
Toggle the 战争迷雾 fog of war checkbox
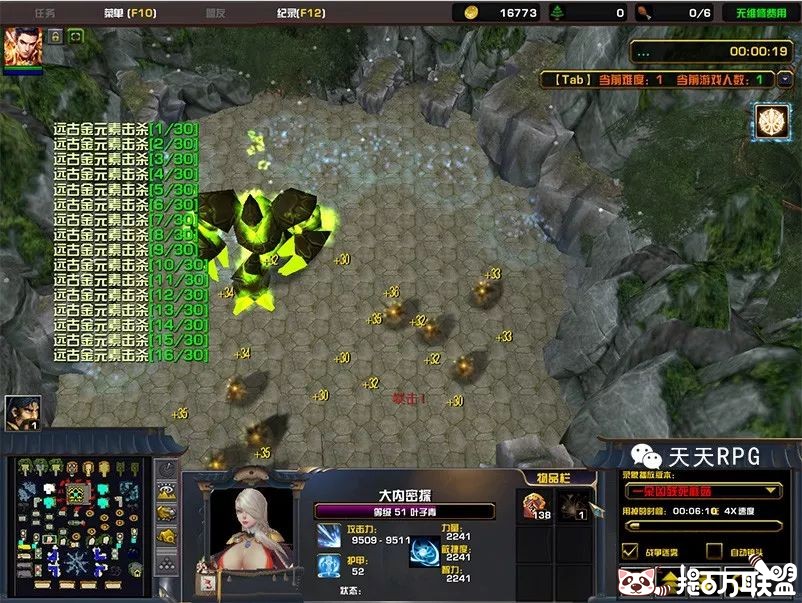coord(630,551)
